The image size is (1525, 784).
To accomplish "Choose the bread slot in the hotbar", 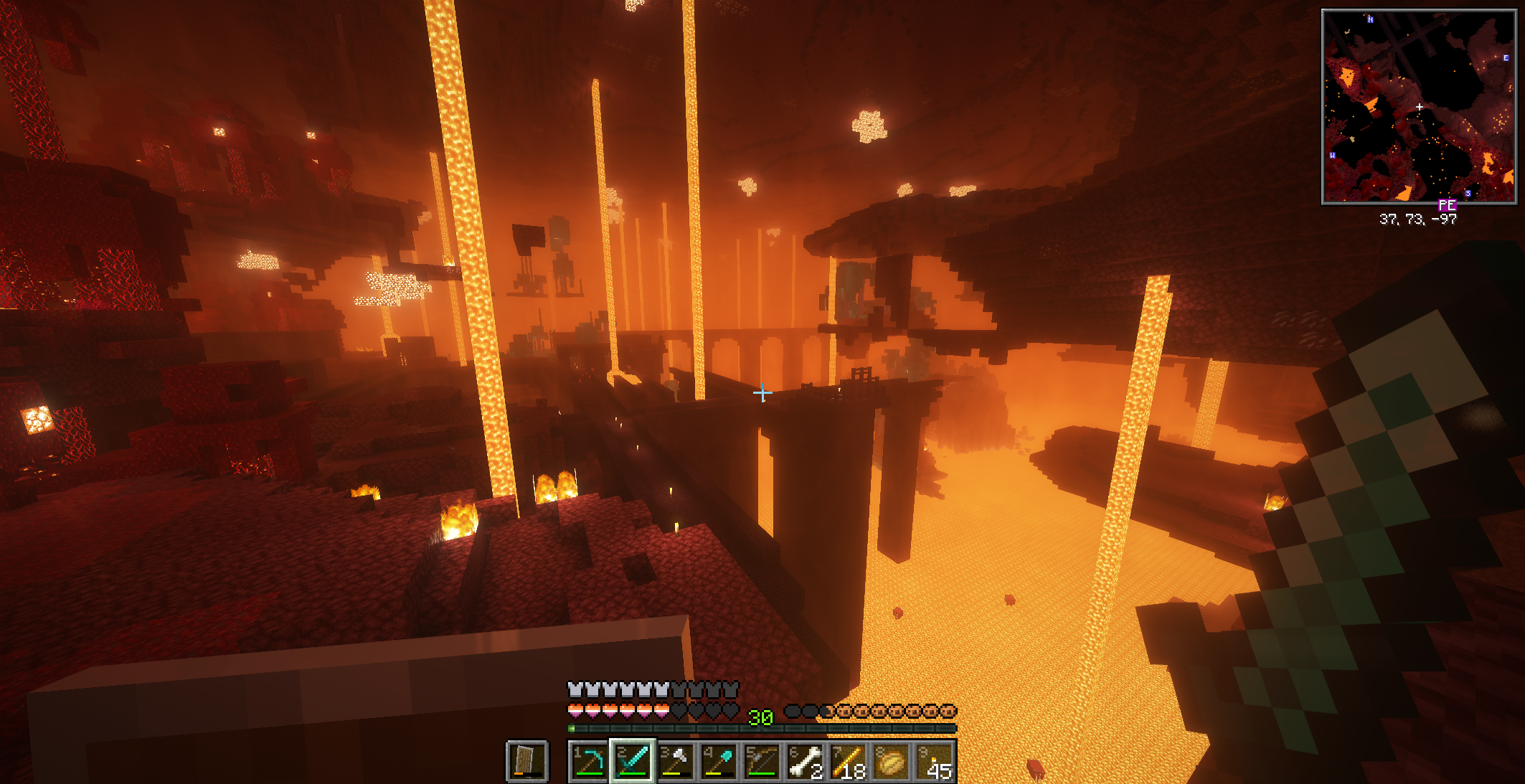I will [891, 762].
